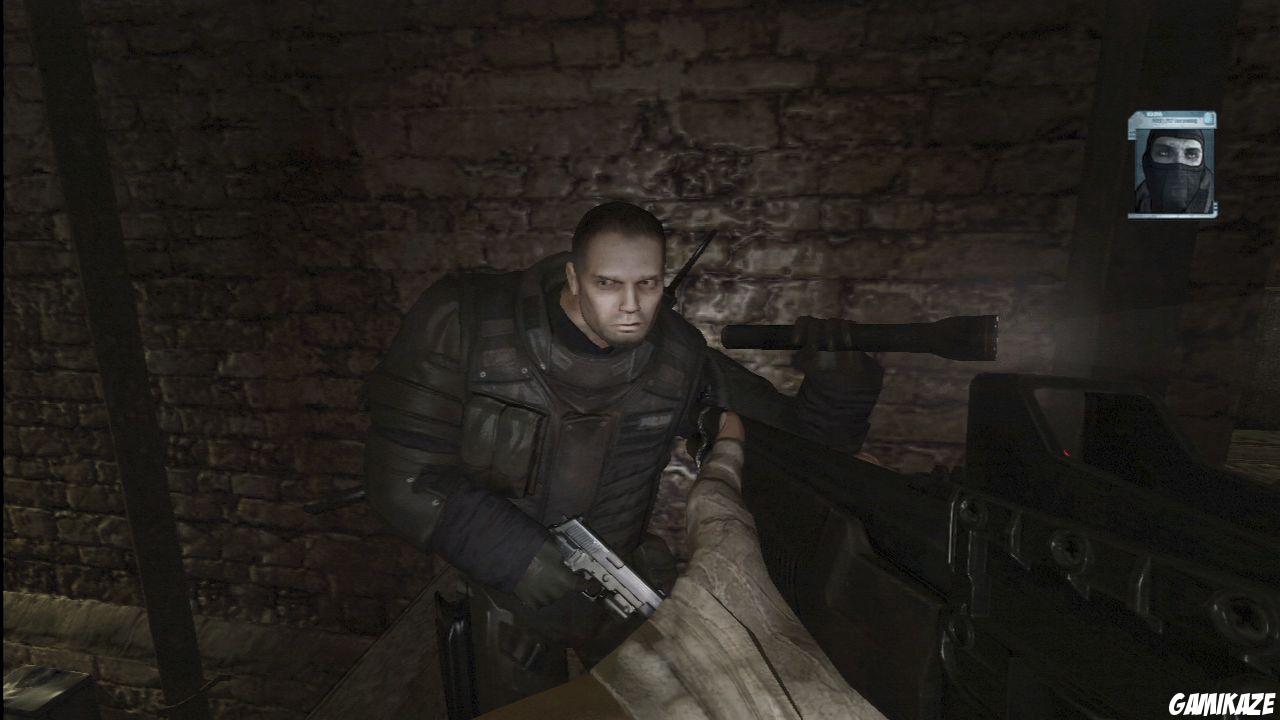1280x720 pixels.
Task: Click the masked teammate portrait card
Action: 1175,165
